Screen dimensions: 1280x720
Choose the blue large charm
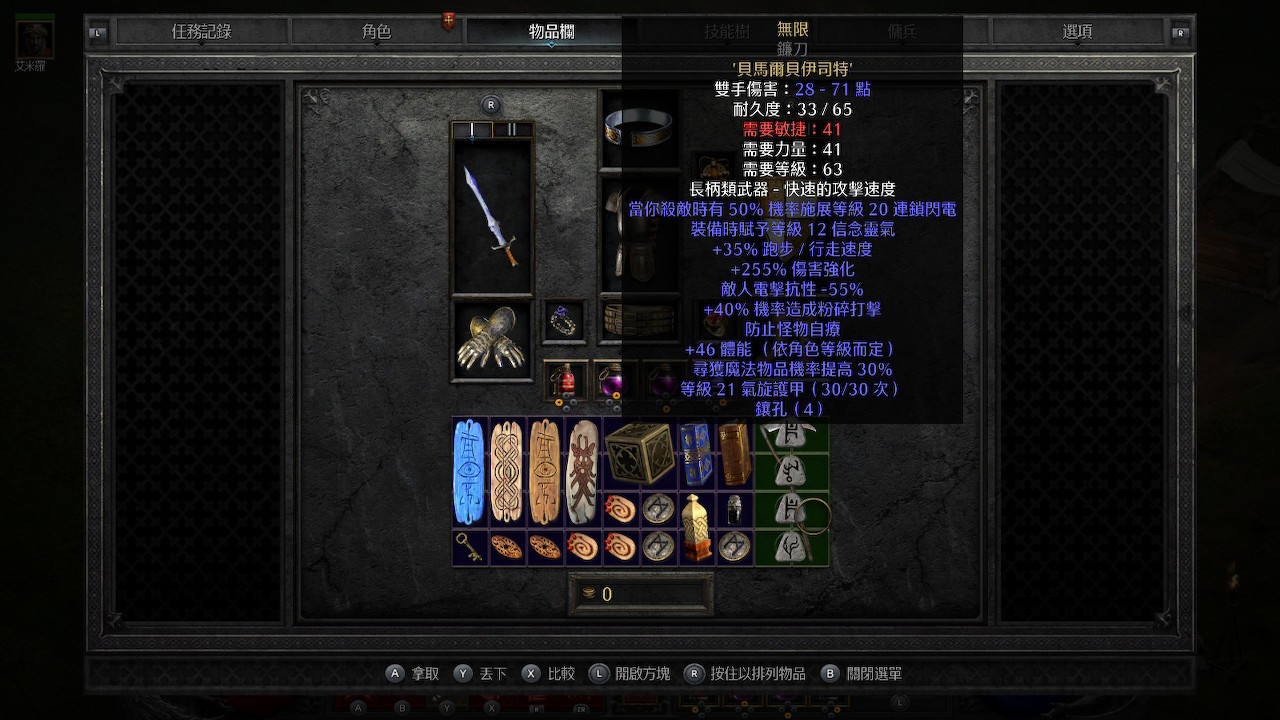point(470,471)
